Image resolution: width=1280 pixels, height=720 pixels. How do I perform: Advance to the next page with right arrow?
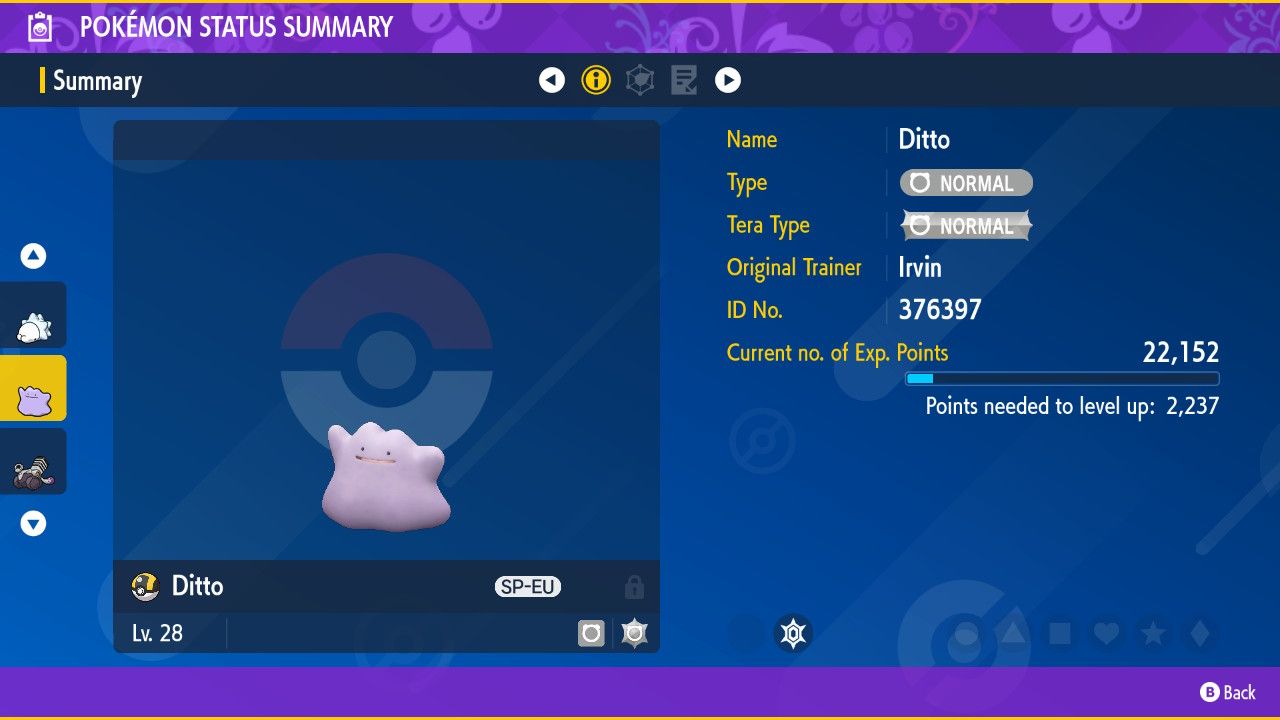728,80
